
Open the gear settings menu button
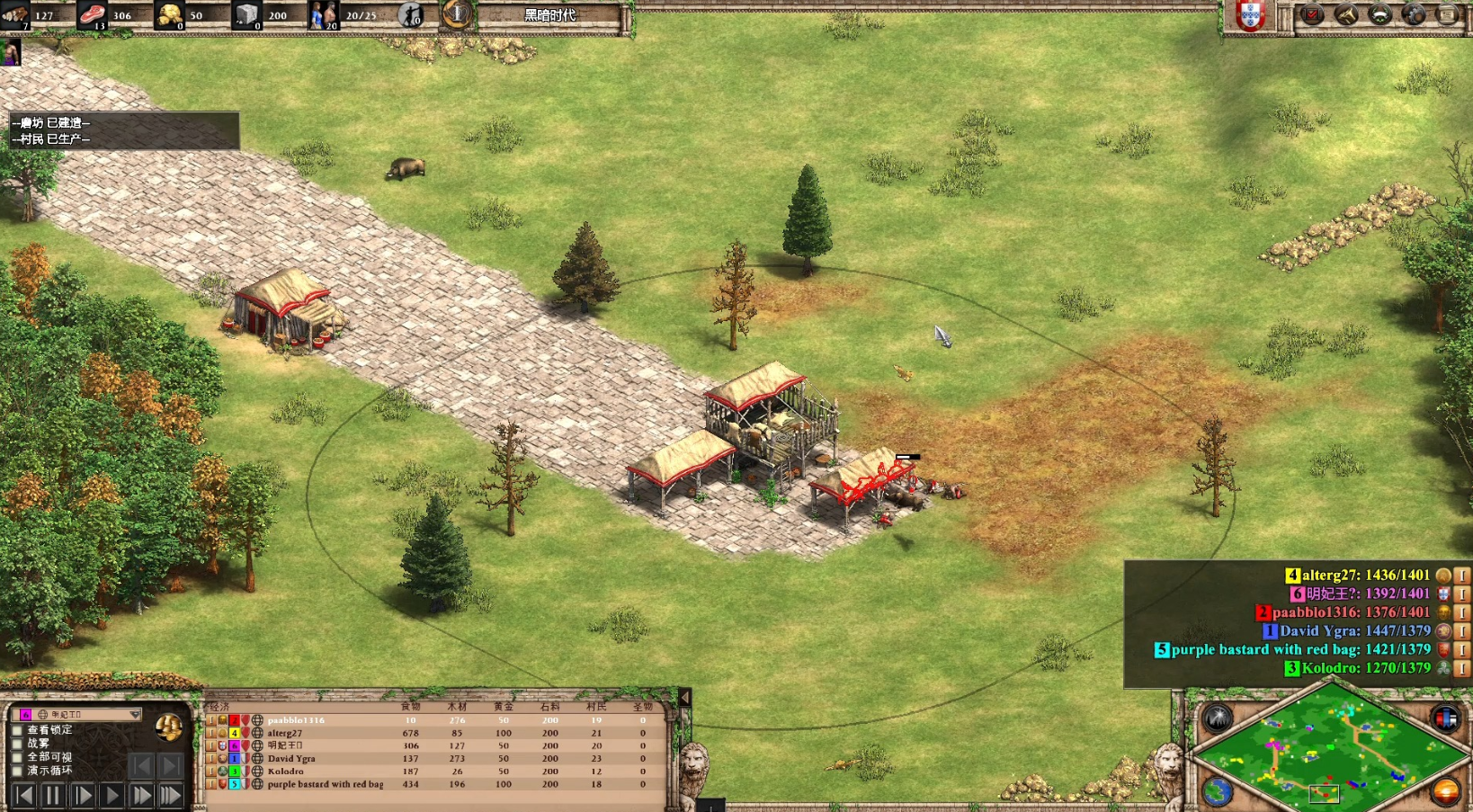pyautogui.click(x=1413, y=14)
